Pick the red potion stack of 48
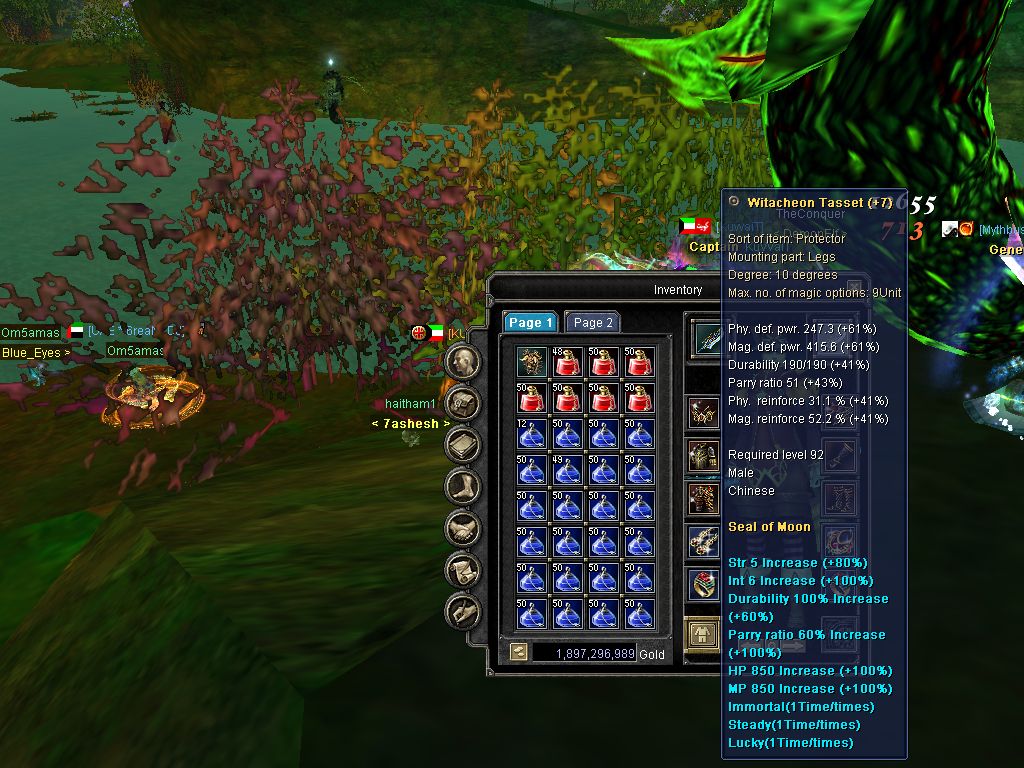The width and height of the screenshot is (1024, 768). tap(568, 362)
